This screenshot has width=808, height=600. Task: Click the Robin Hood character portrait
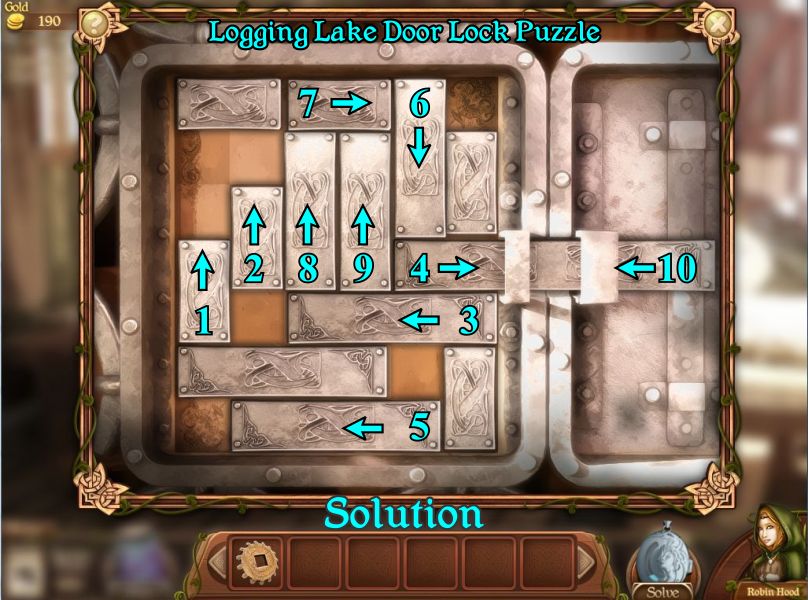pyautogui.click(x=772, y=553)
